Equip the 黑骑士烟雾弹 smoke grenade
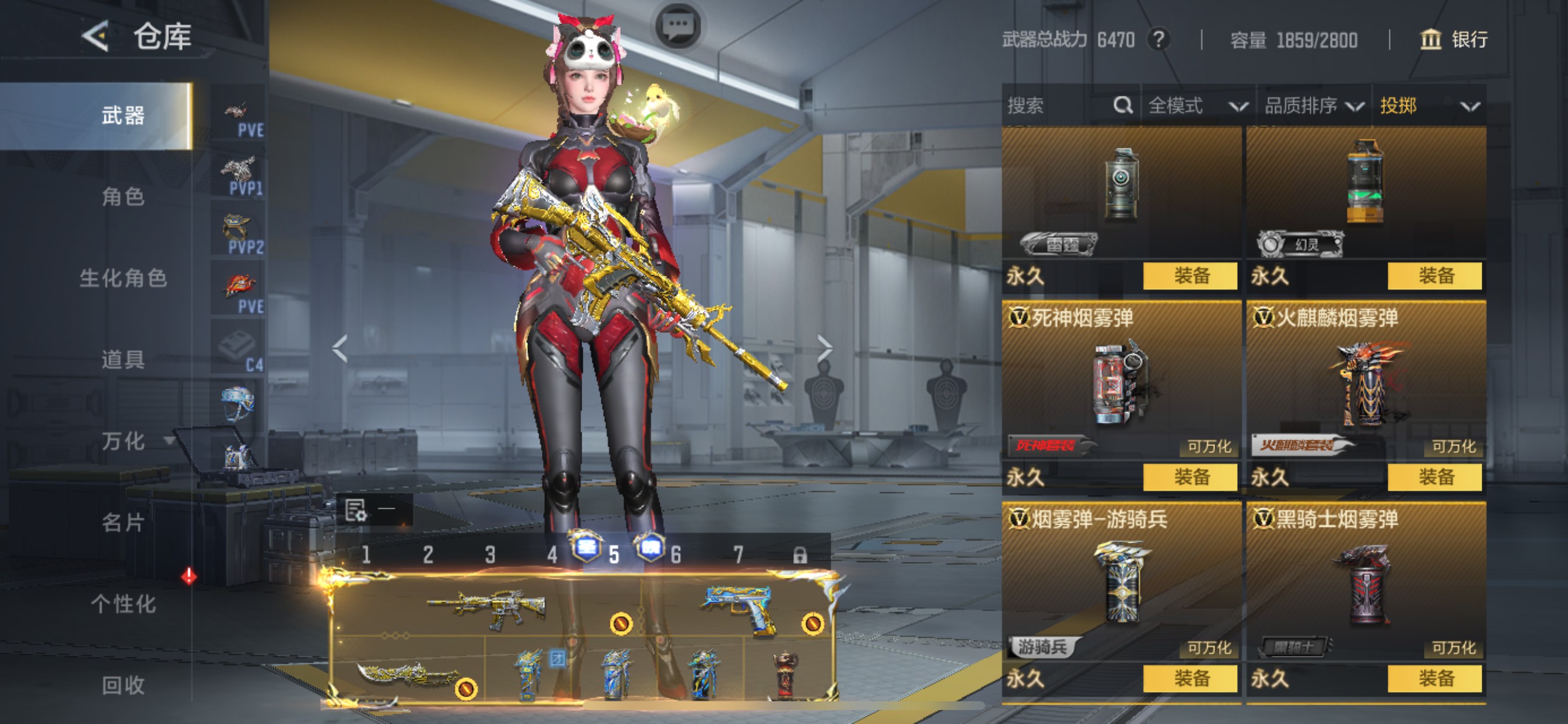1568x724 pixels. (x=1434, y=679)
